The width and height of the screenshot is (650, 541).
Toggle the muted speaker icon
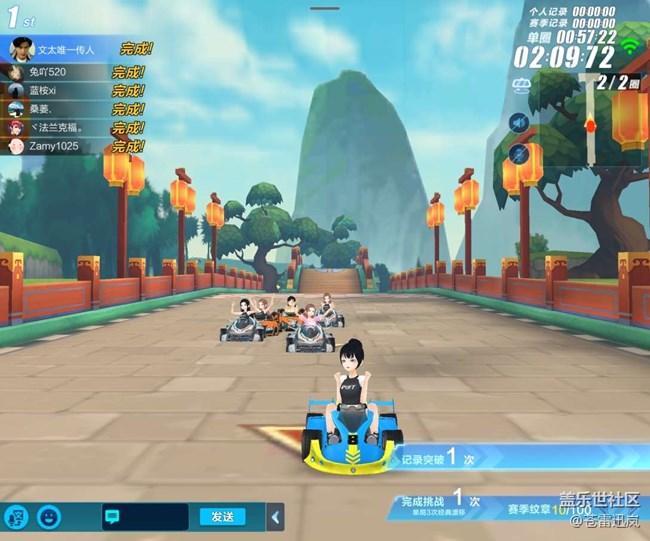point(518,123)
